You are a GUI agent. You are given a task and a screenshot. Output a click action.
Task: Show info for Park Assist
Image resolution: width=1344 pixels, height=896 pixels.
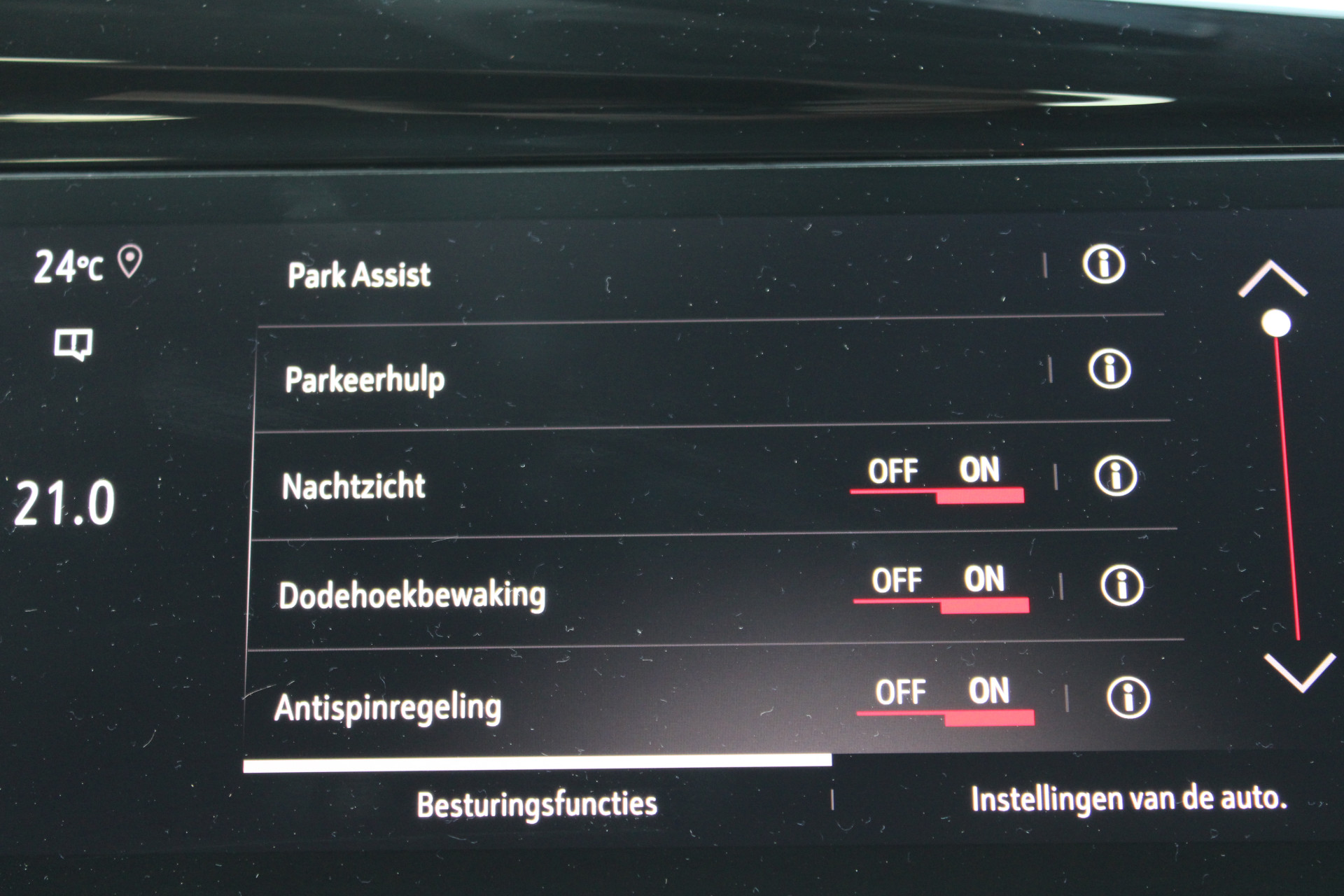[x=1103, y=265]
